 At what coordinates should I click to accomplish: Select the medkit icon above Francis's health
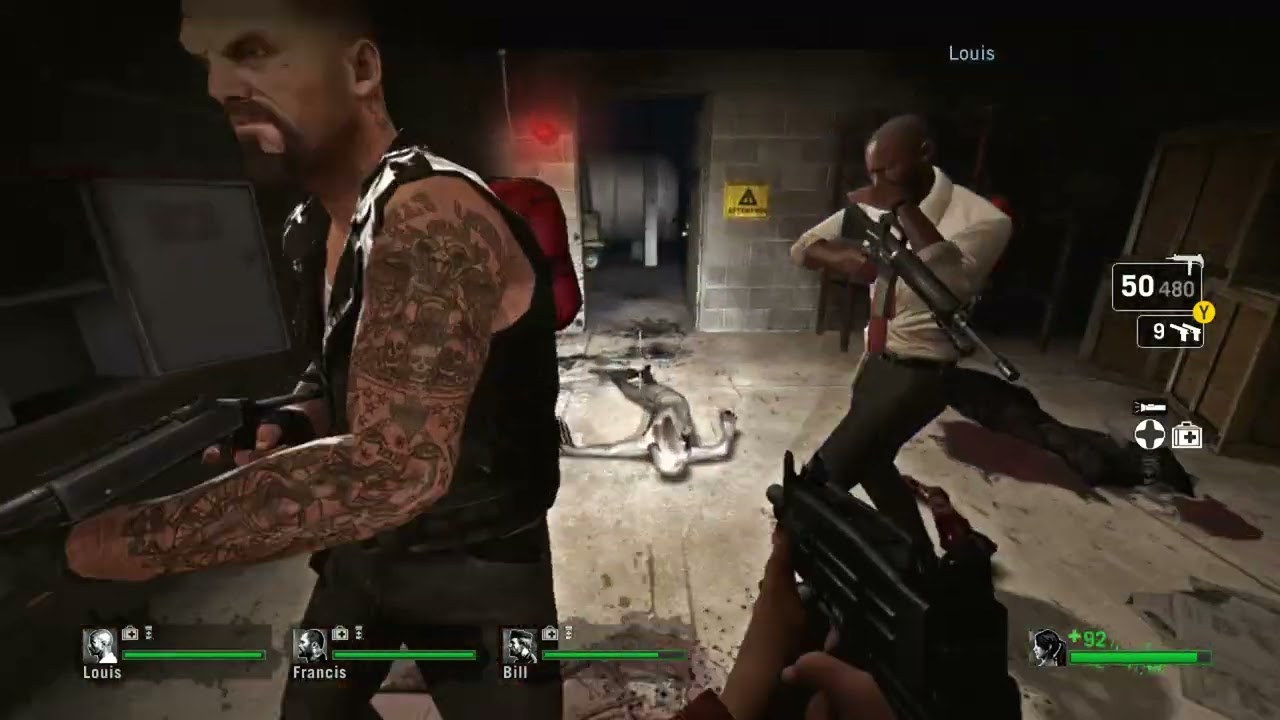click(340, 633)
